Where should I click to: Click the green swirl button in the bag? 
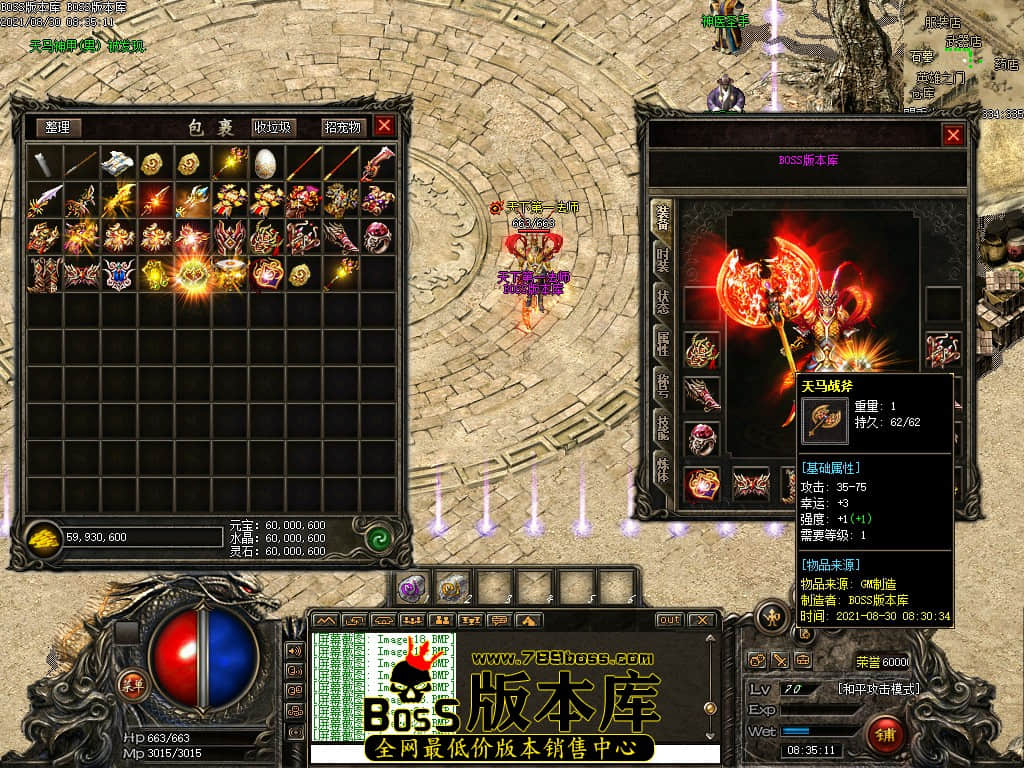(x=377, y=536)
